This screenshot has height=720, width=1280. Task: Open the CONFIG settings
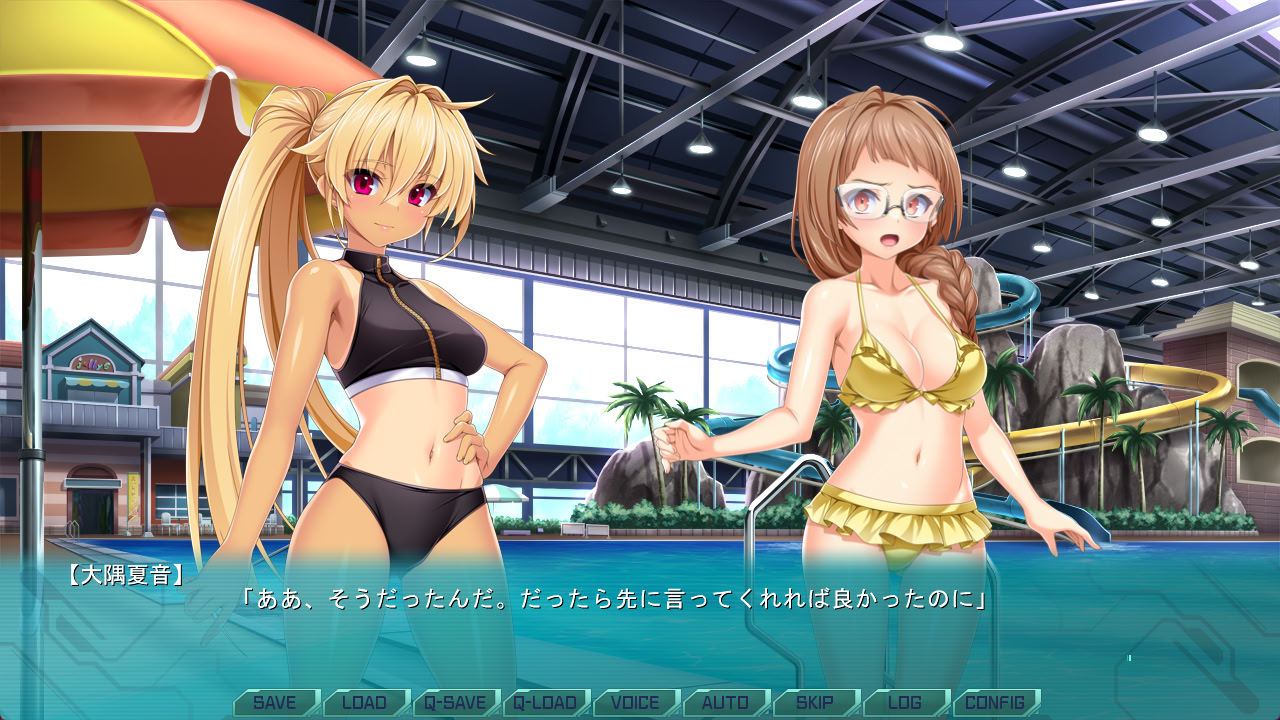coord(995,702)
